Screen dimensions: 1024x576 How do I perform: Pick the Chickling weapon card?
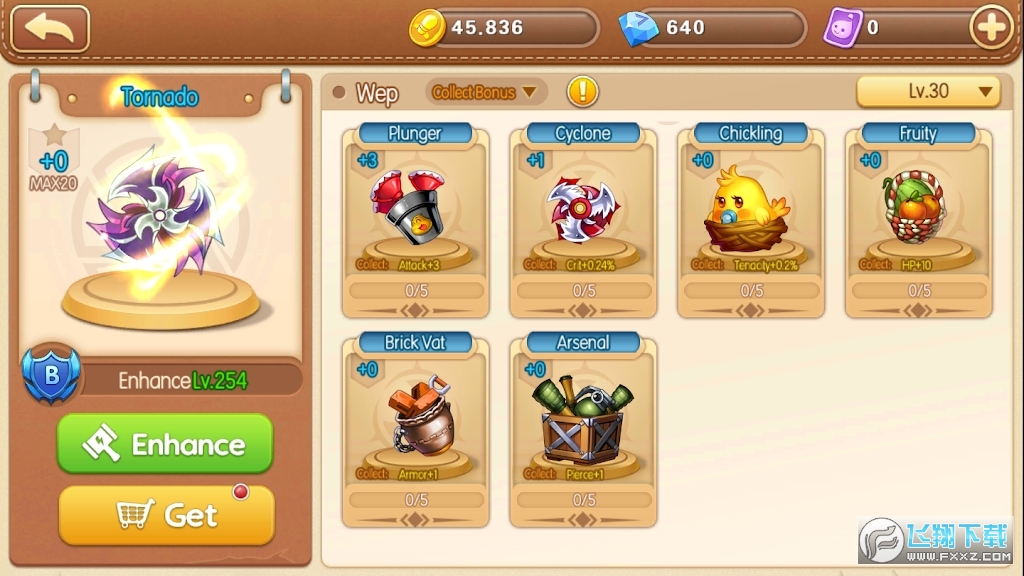coord(751,222)
